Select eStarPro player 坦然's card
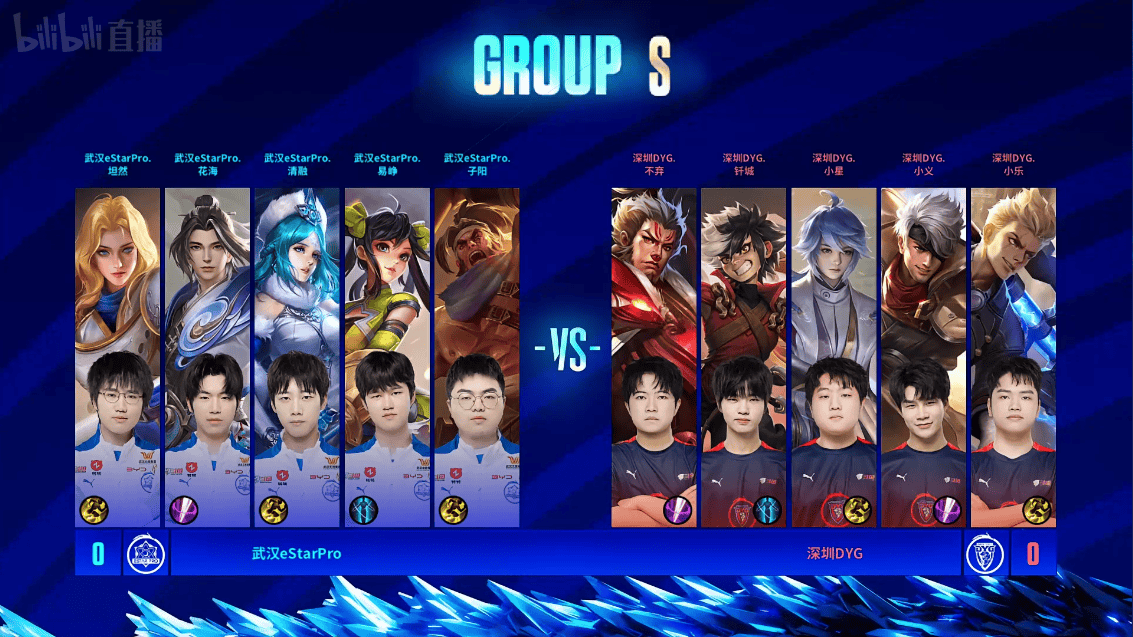Screen dimensions: 1133x637 pyautogui.click(x=117, y=357)
